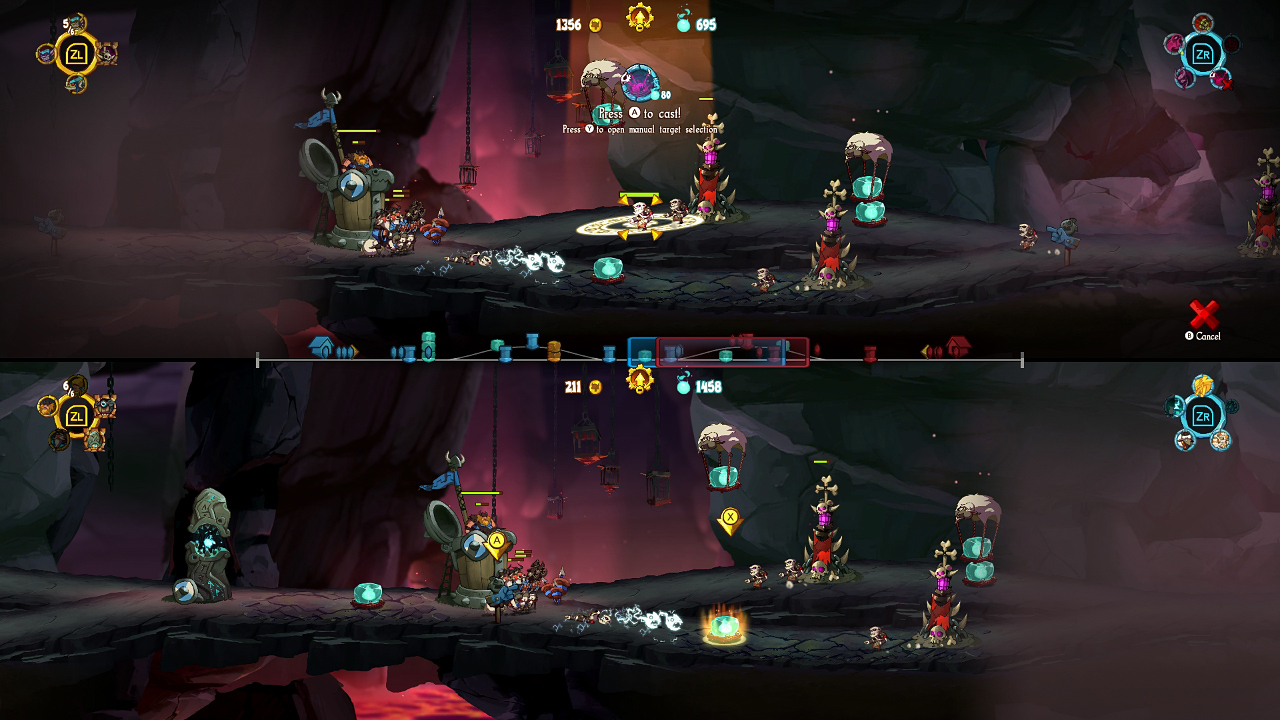This screenshot has height=720, width=1280.
Task: Toggle the locked unit with red X on ZR wheel
Action: 1222,80
